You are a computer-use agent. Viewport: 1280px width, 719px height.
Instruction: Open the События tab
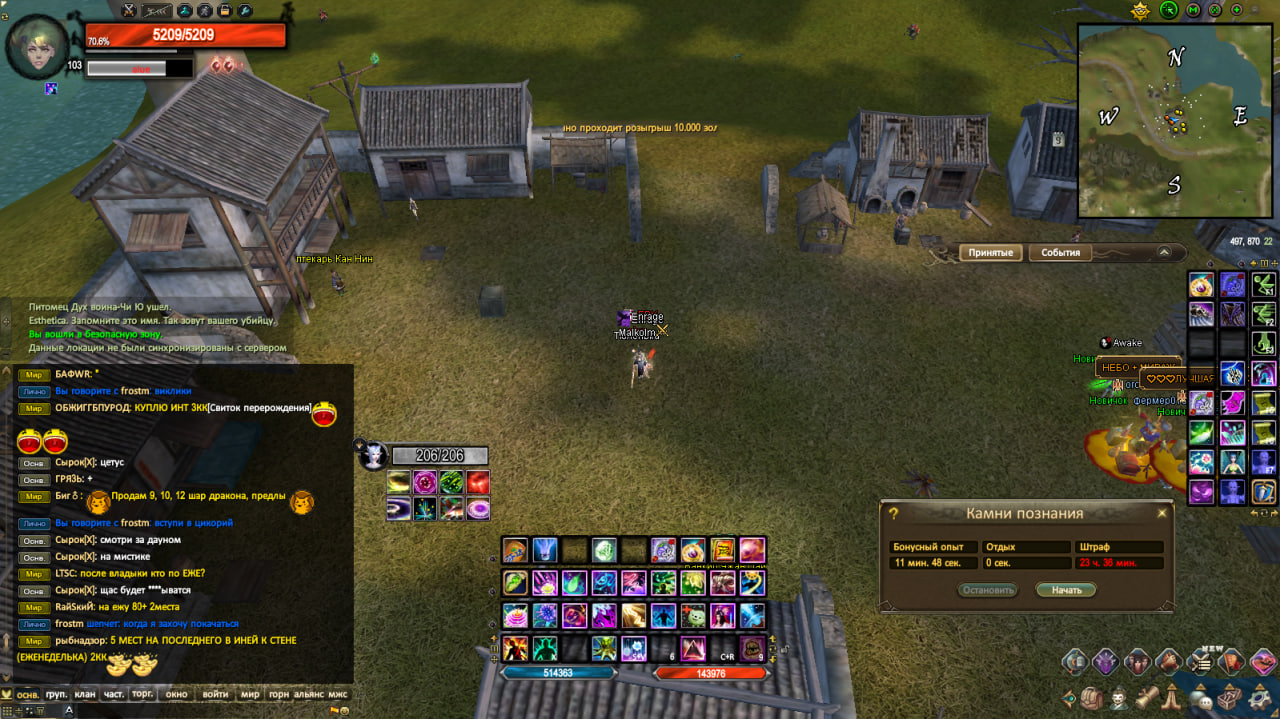pos(1060,253)
